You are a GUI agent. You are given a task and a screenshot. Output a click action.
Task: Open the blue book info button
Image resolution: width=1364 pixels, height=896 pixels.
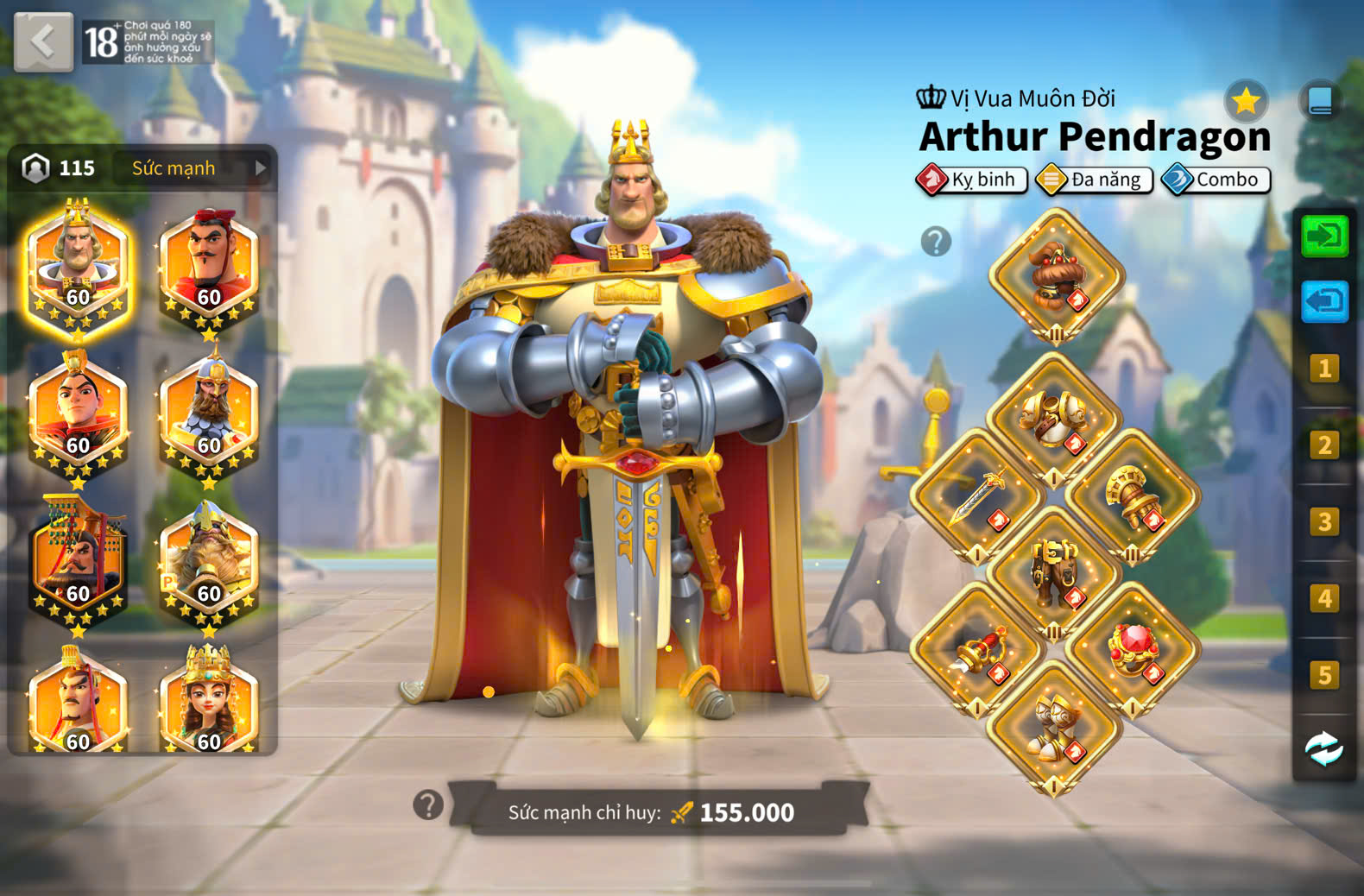(x=1320, y=102)
